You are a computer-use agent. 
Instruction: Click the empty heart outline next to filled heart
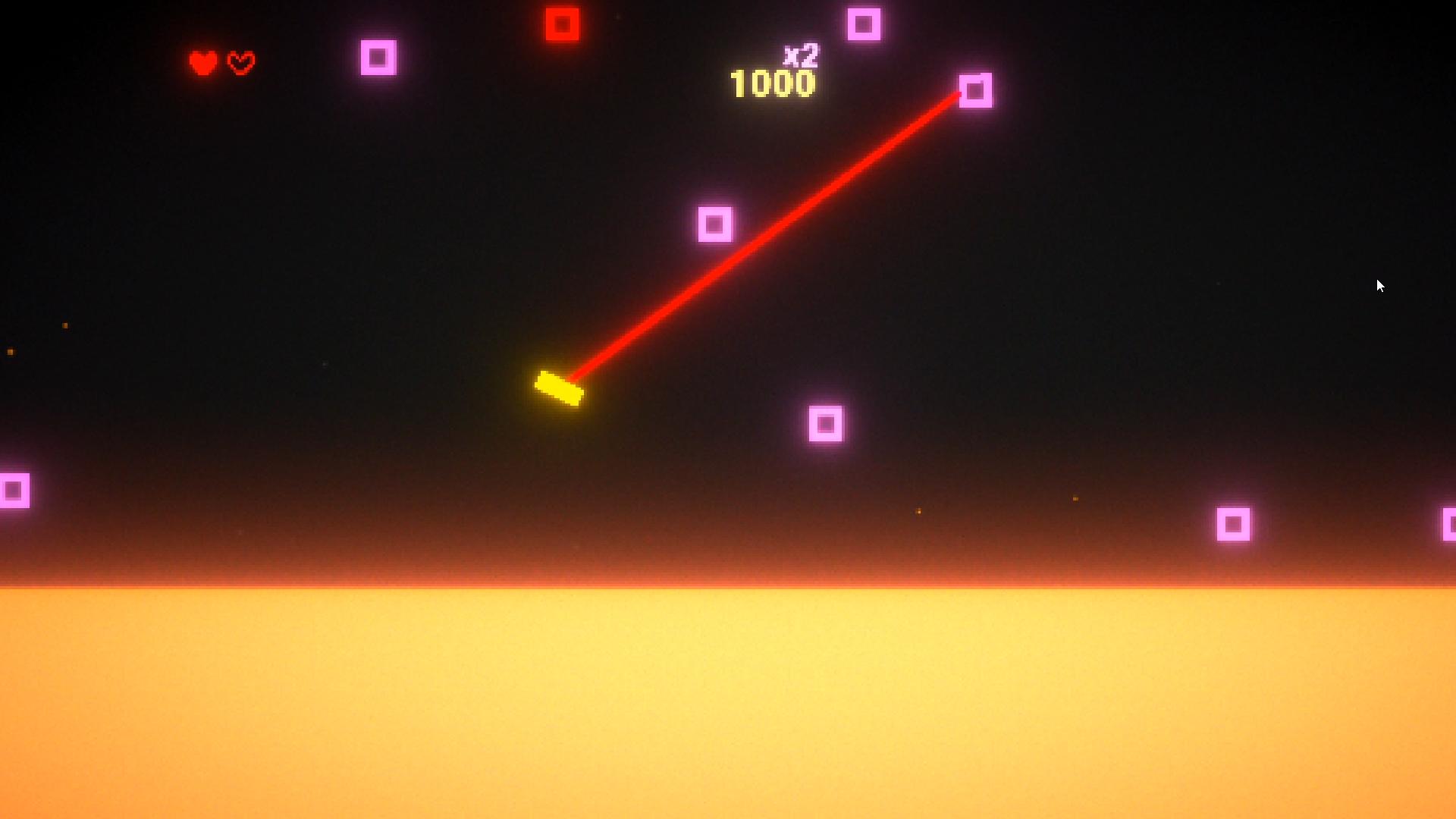tap(240, 61)
